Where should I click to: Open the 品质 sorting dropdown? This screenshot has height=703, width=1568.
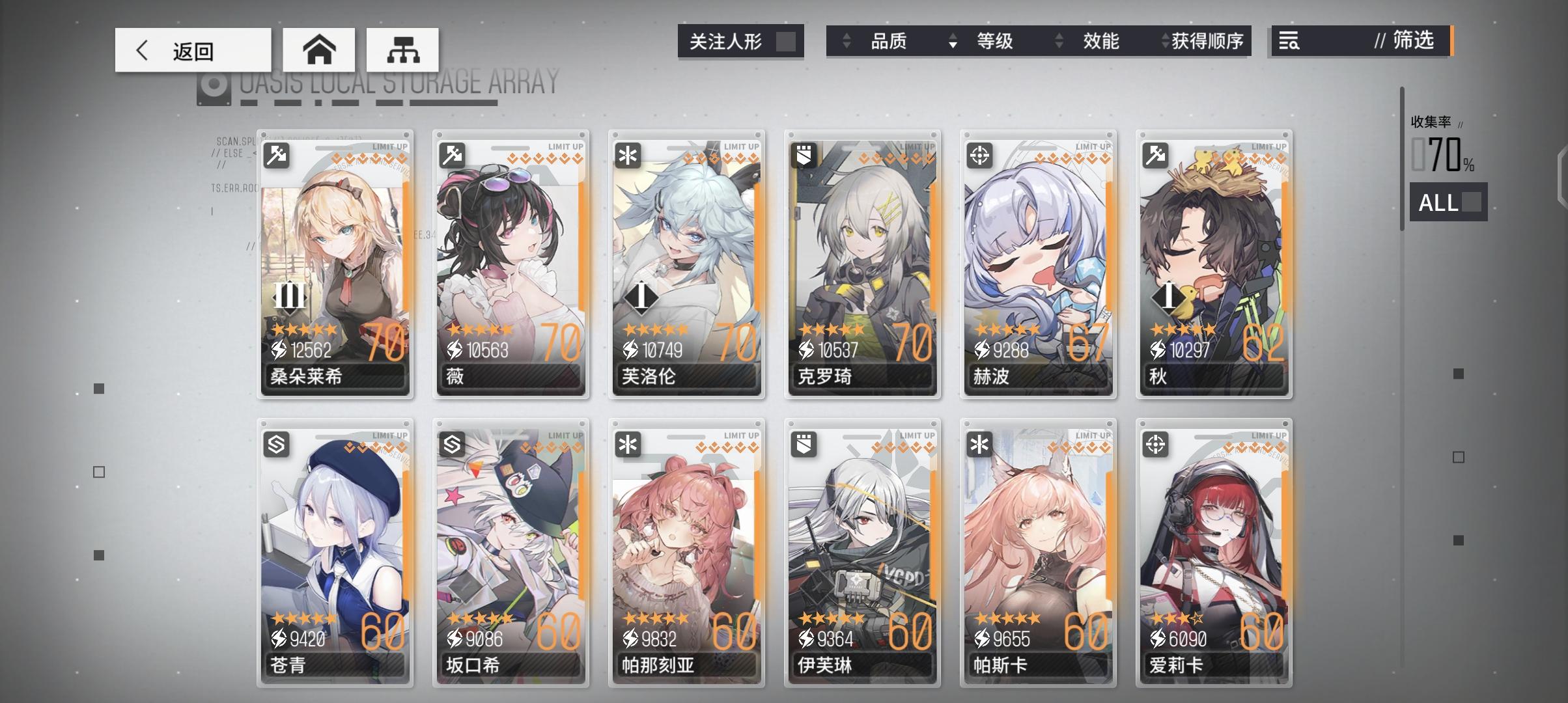point(890,41)
